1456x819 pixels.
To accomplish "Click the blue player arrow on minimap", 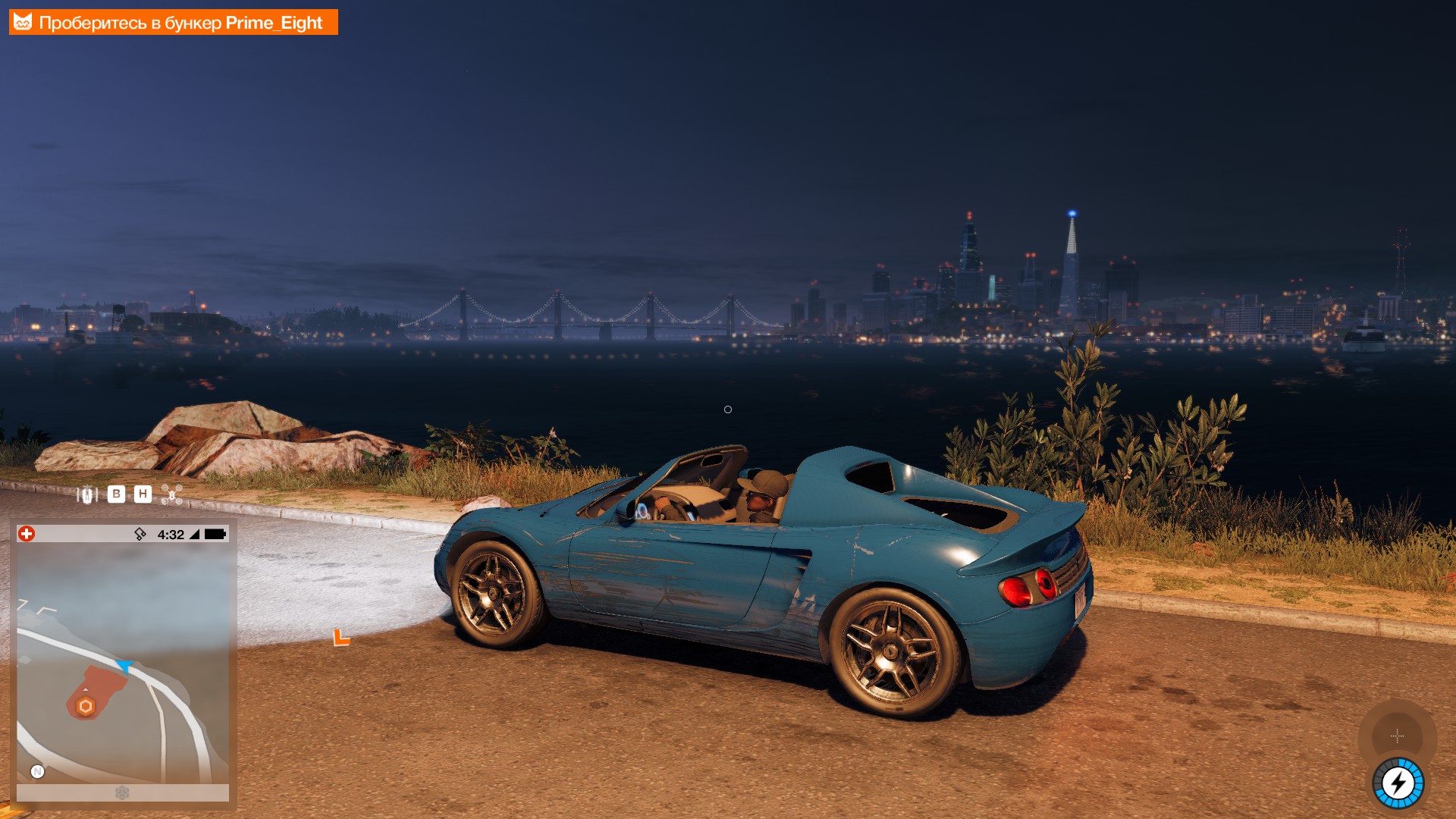I will [x=124, y=667].
